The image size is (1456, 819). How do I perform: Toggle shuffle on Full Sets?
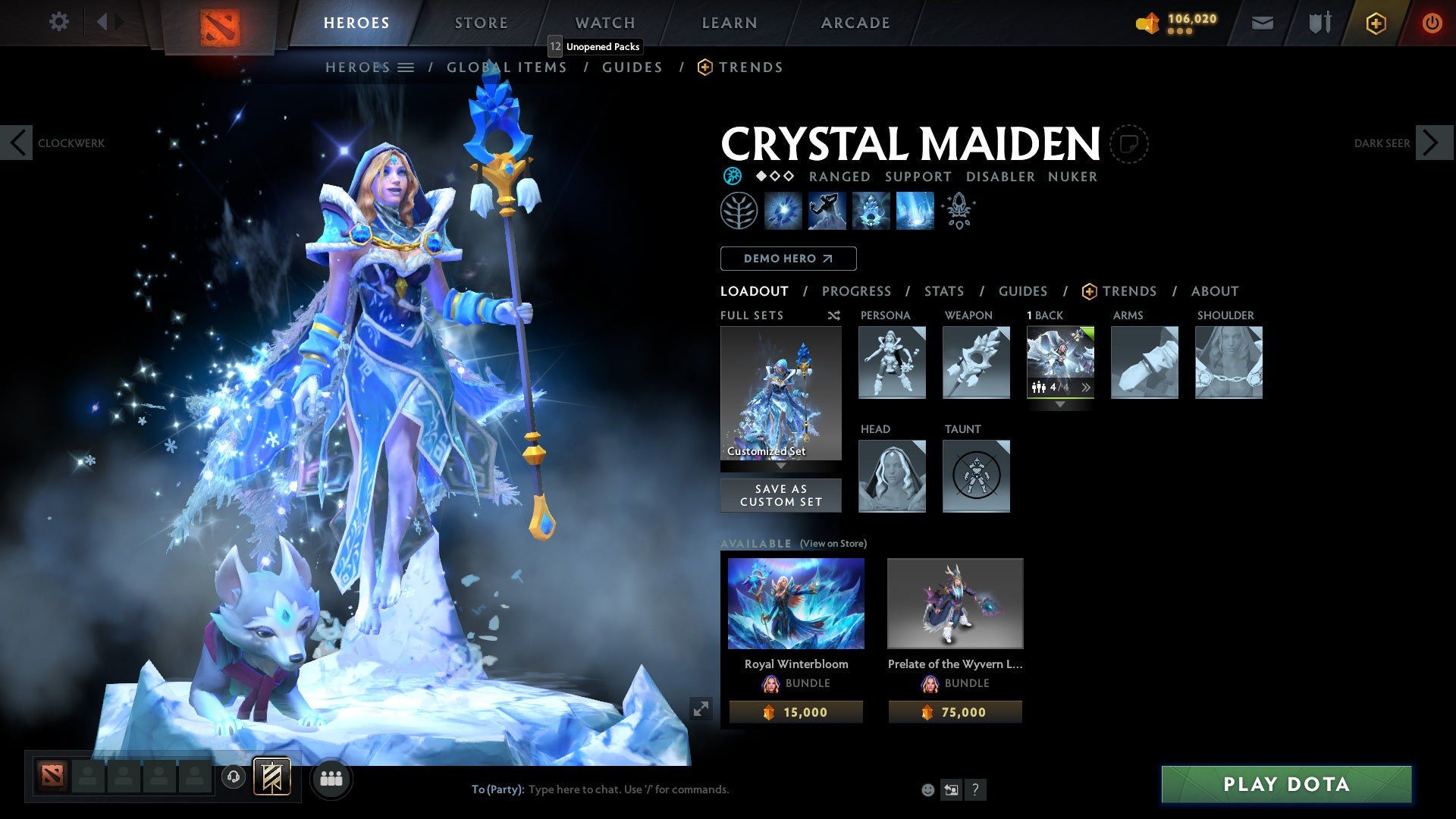pos(833,315)
